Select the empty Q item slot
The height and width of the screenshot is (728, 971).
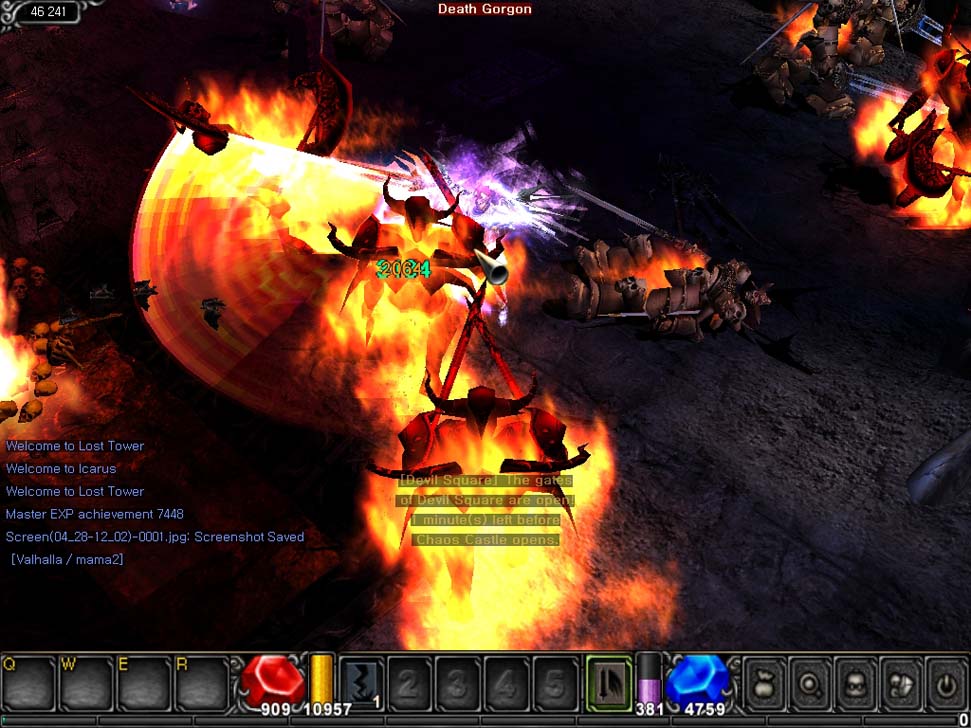28,683
